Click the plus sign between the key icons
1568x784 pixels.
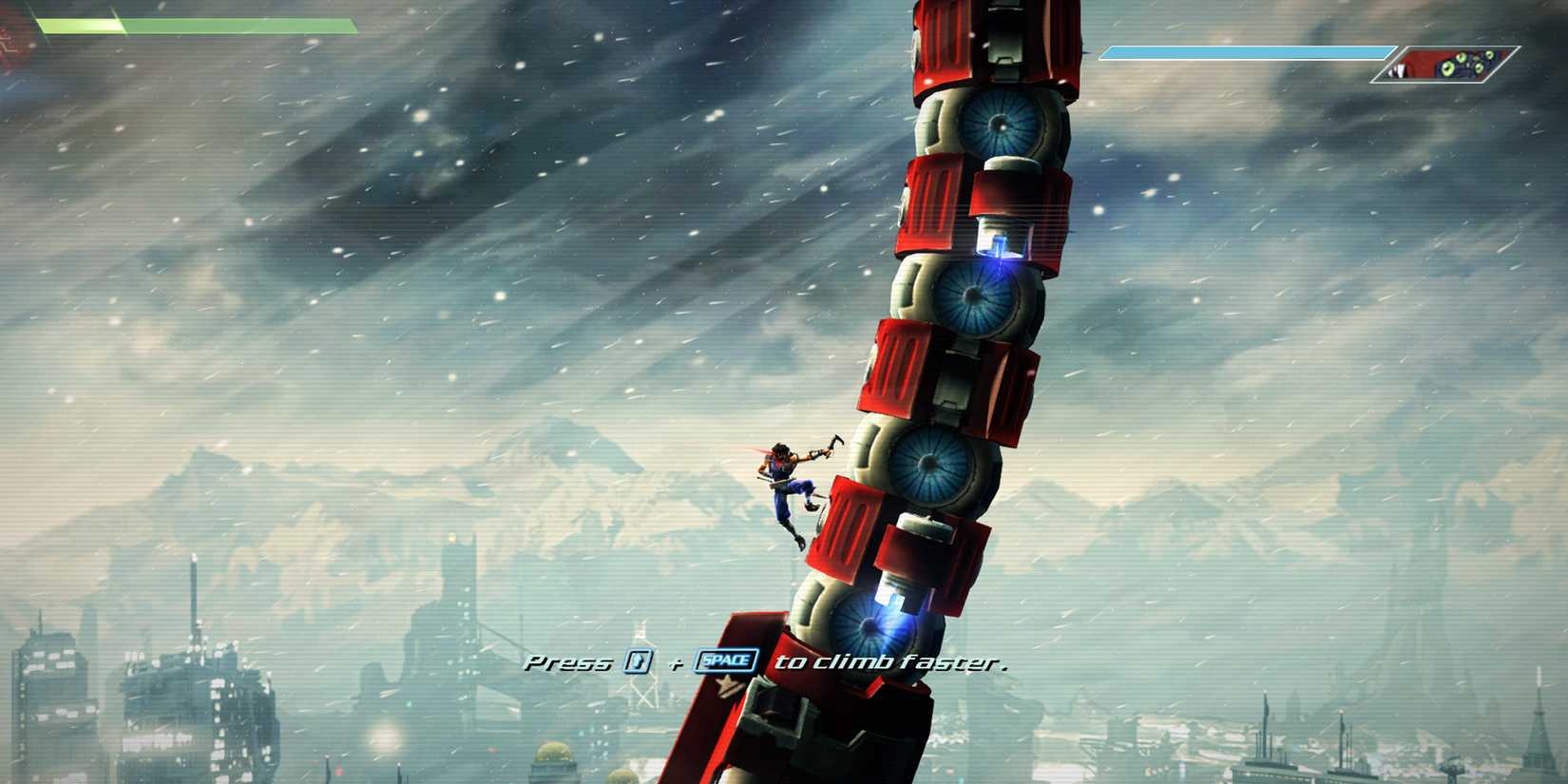coord(675,662)
